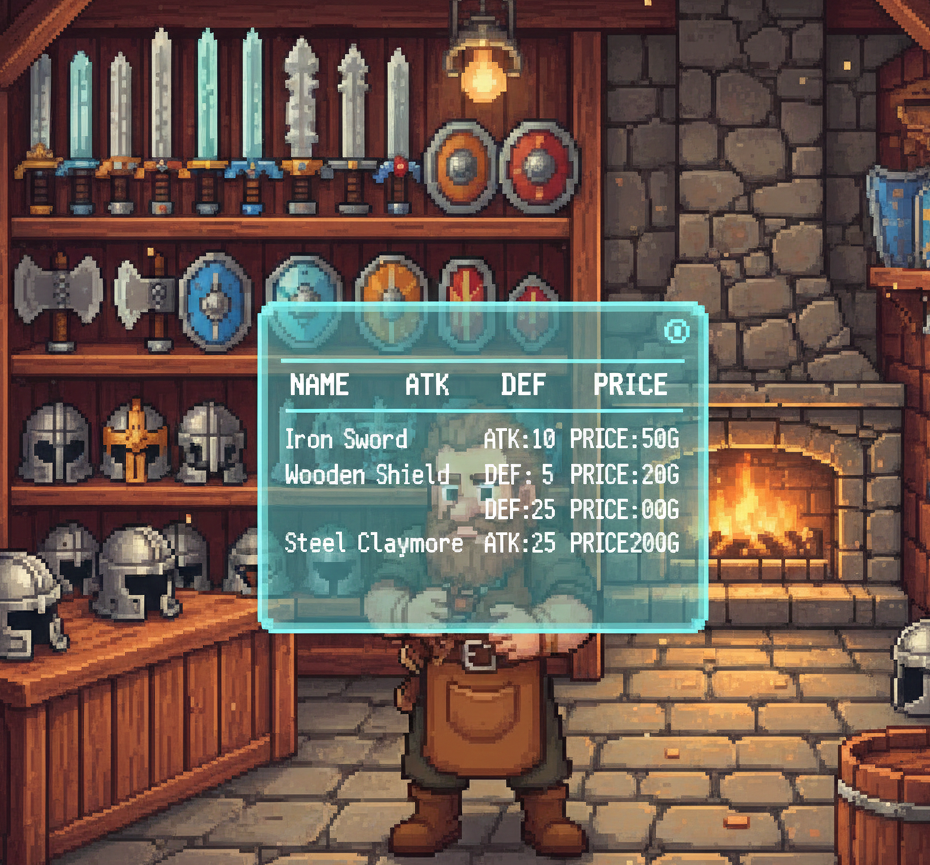930x865 pixels.
Task: Order the list by PRICE header
Action: point(630,385)
